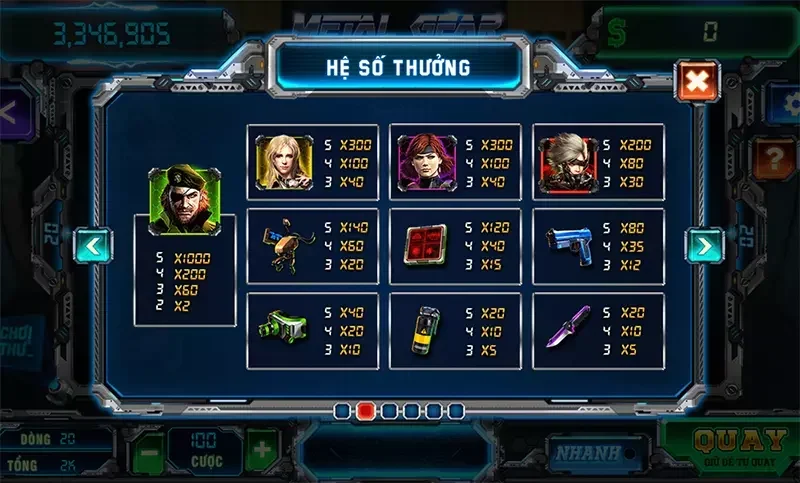Open the question mark help button
Screen dimensions: 800x483
pyautogui.click(x=776, y=157)
